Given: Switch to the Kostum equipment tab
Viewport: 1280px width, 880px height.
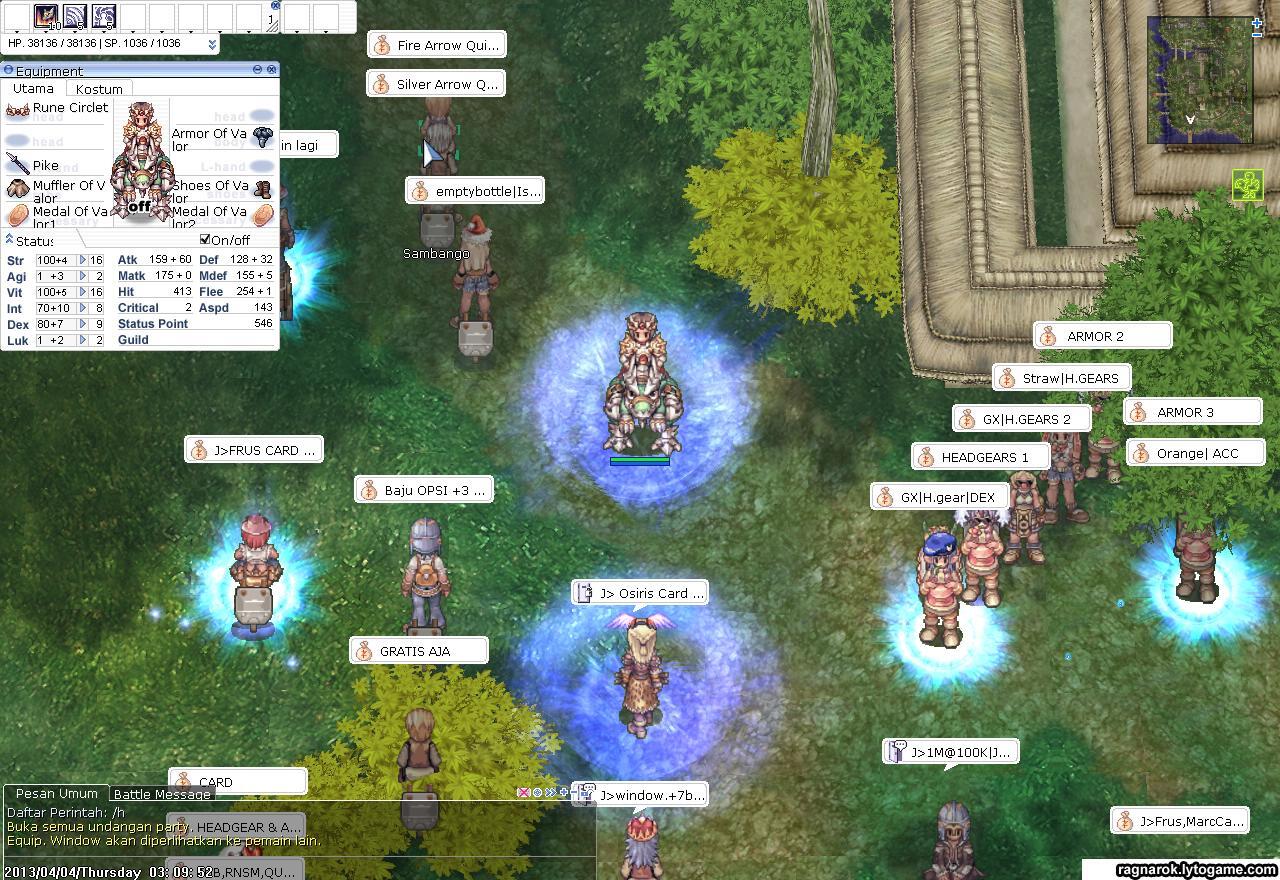Looking at the screenshot, I should tap(99, 89).
